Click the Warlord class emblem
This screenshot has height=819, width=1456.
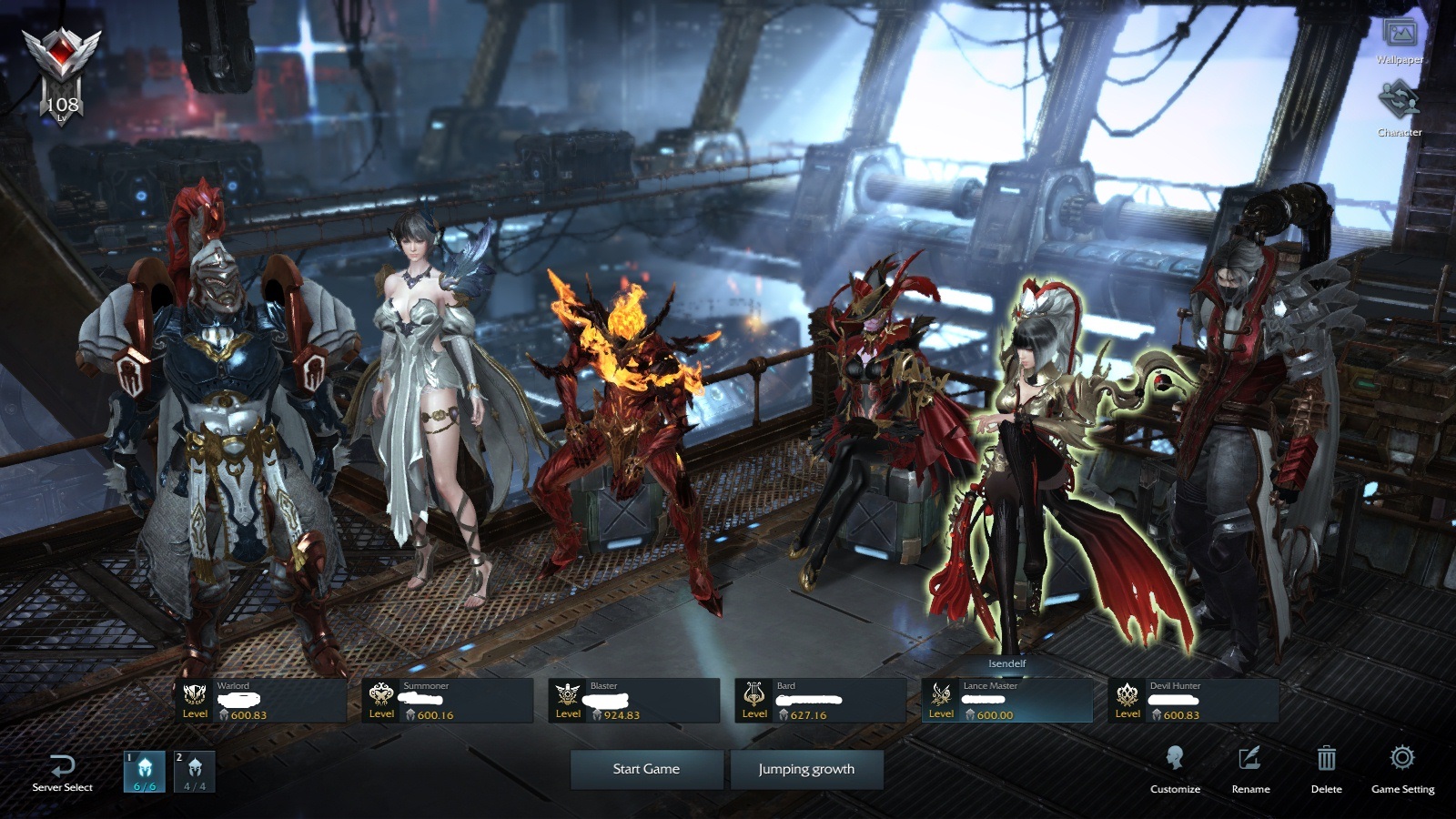[193, 693]
